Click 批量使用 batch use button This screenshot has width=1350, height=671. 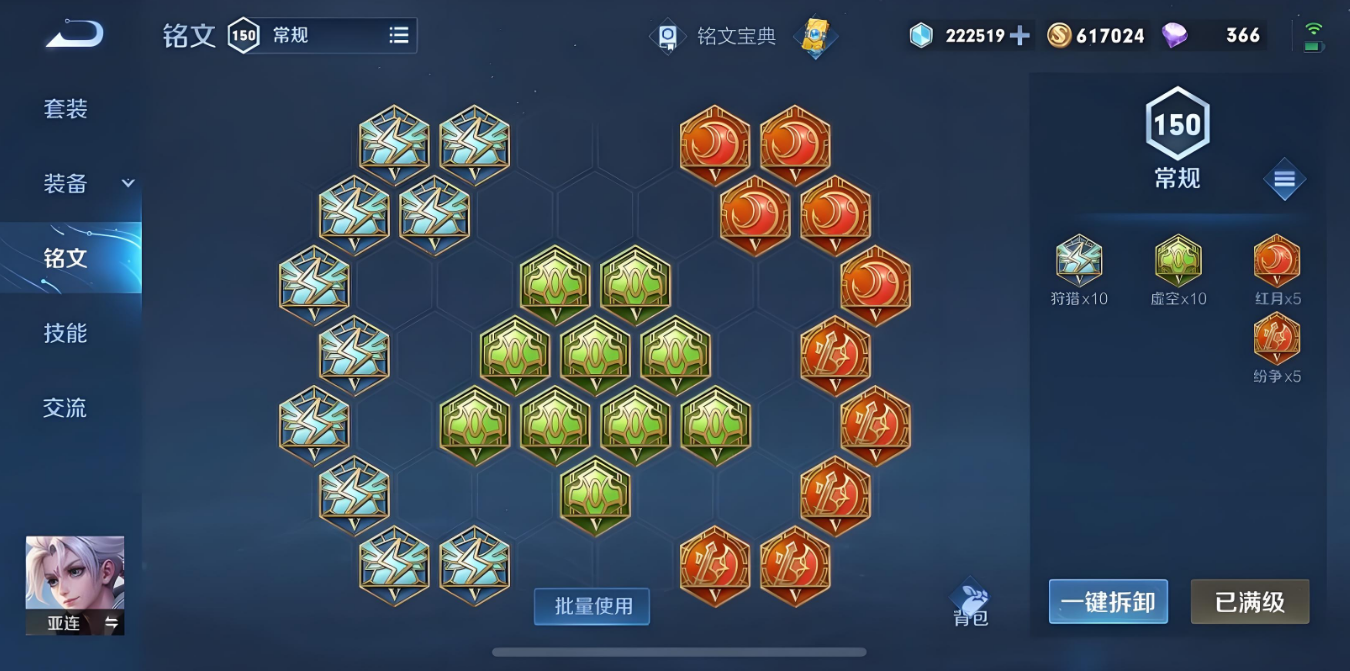[592, 606]
